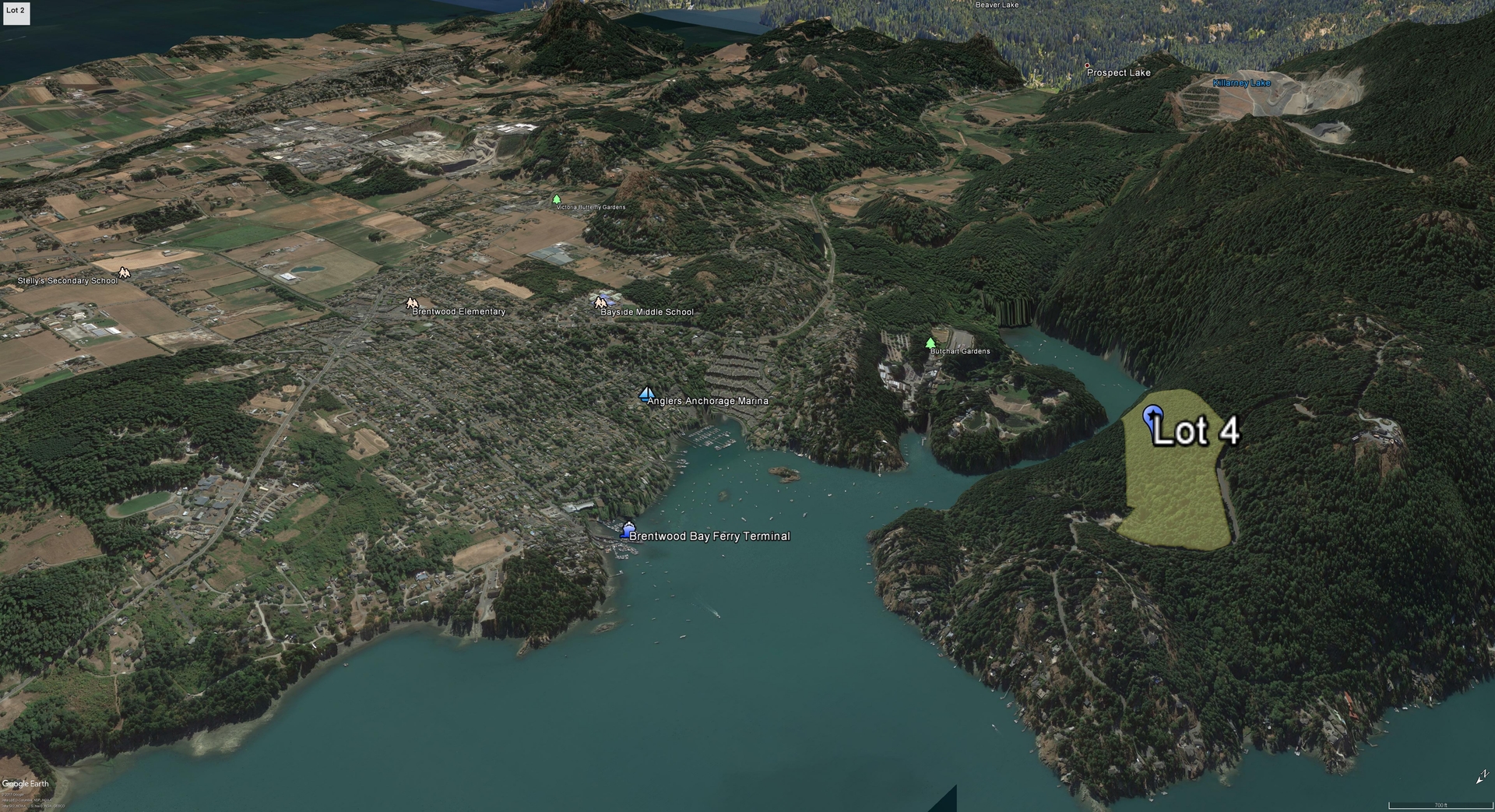Click the Prospect Lake place marker
This screenshot has width=1495, height=812.
tap(1087, 66)
